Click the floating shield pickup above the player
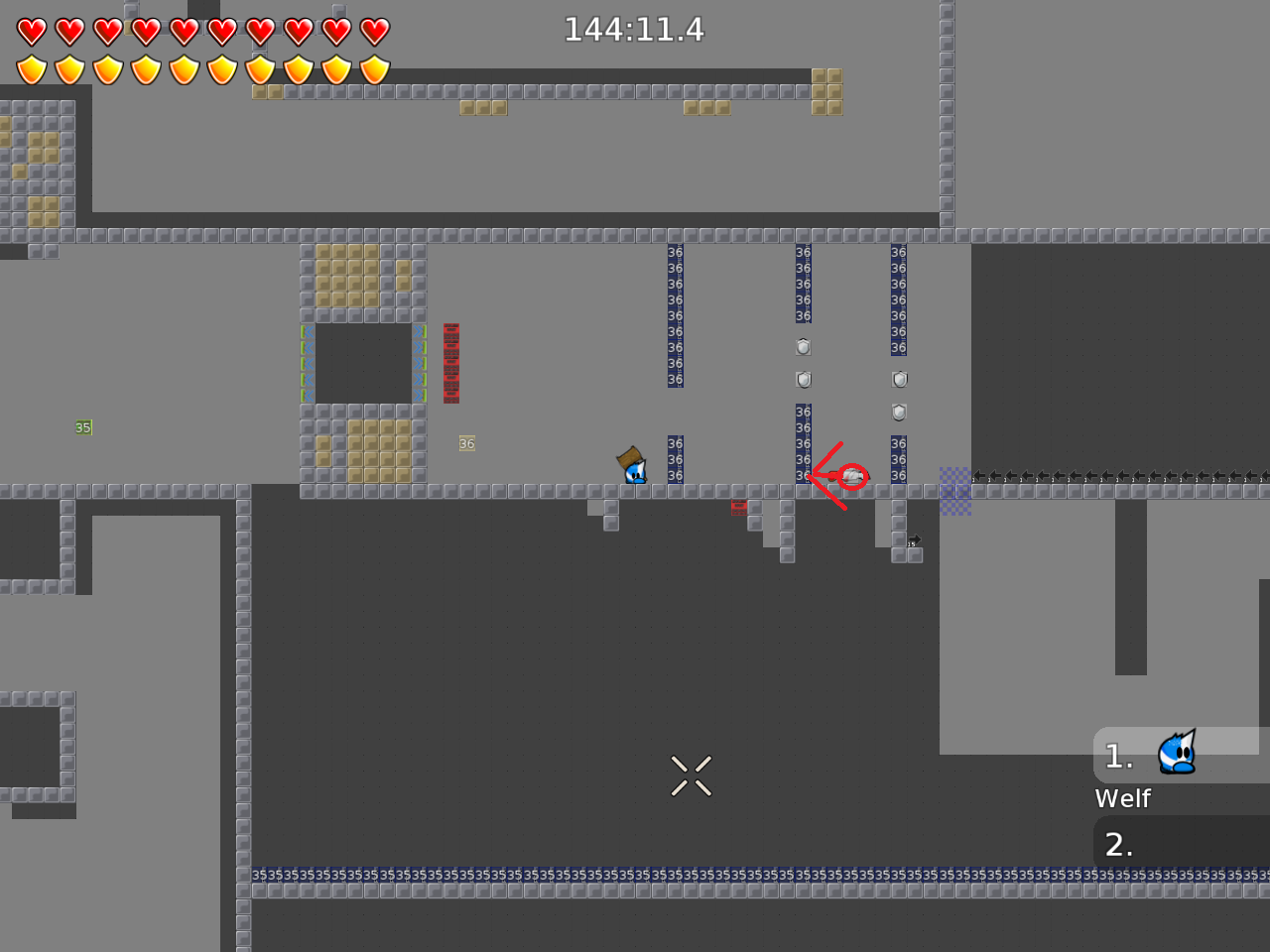 pyautogui.click(x=802, y=347)
